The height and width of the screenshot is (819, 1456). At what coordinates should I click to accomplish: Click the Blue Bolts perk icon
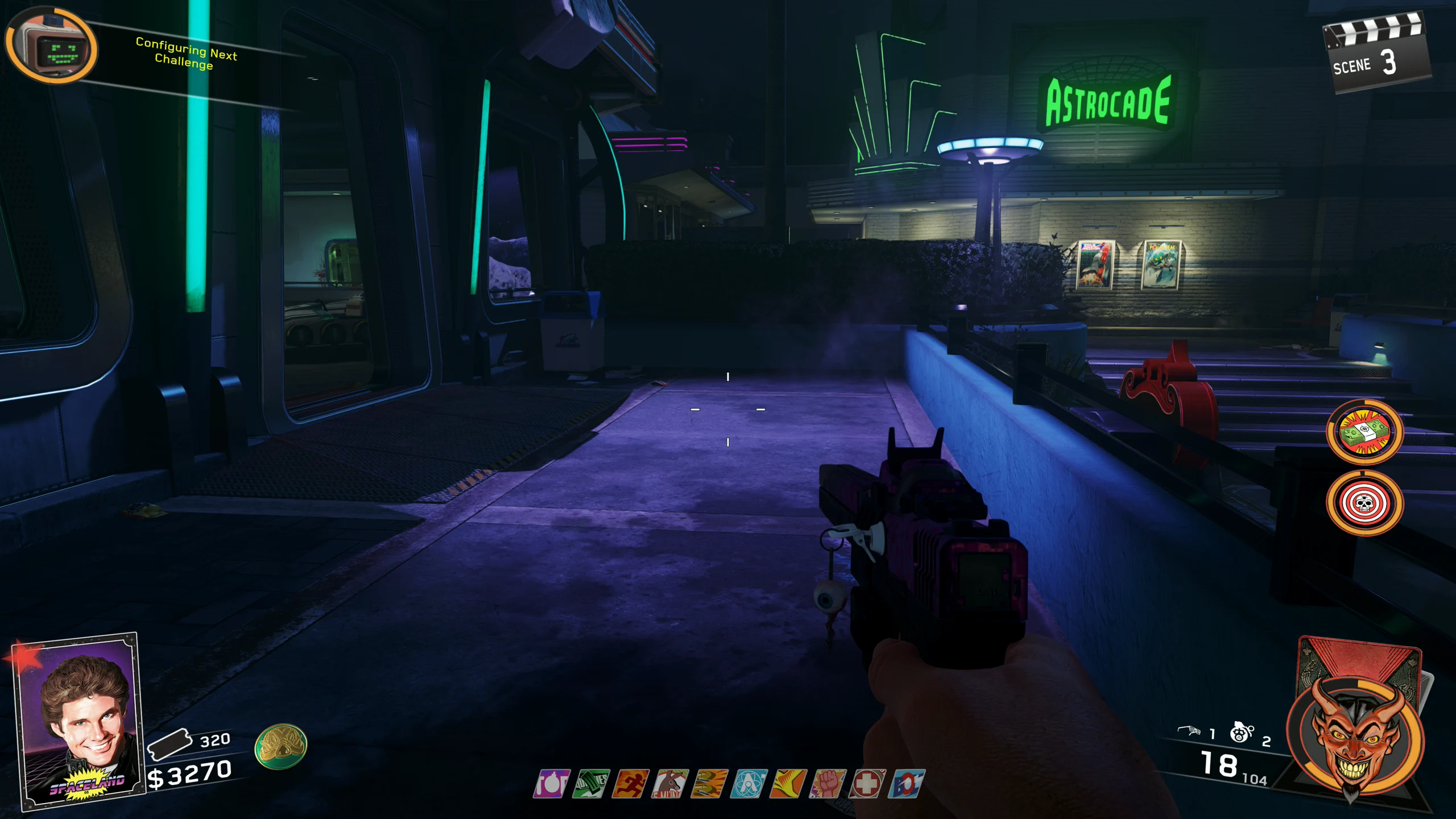coord(906,784)
